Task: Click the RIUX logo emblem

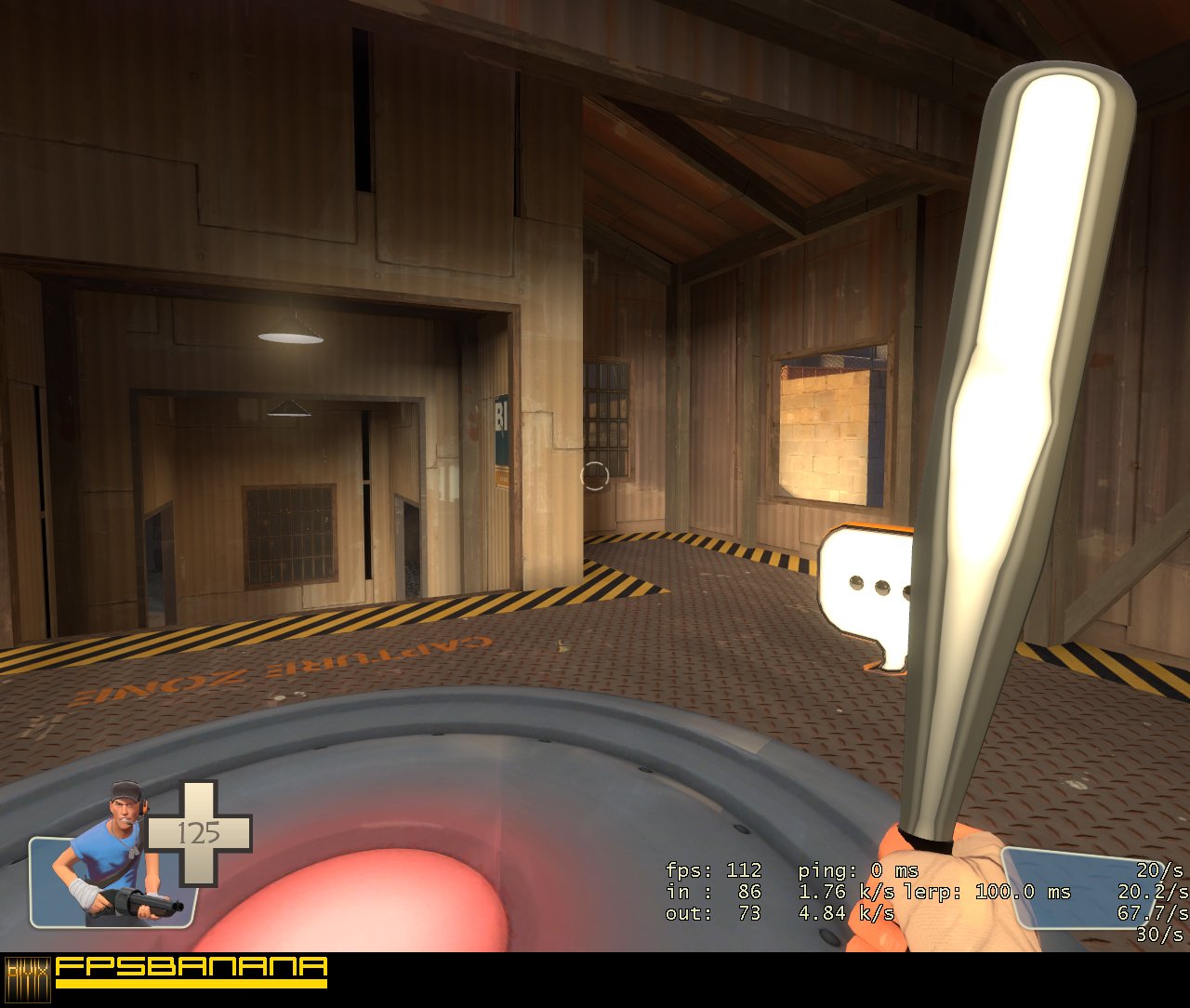Action: (x=26, y=979)
